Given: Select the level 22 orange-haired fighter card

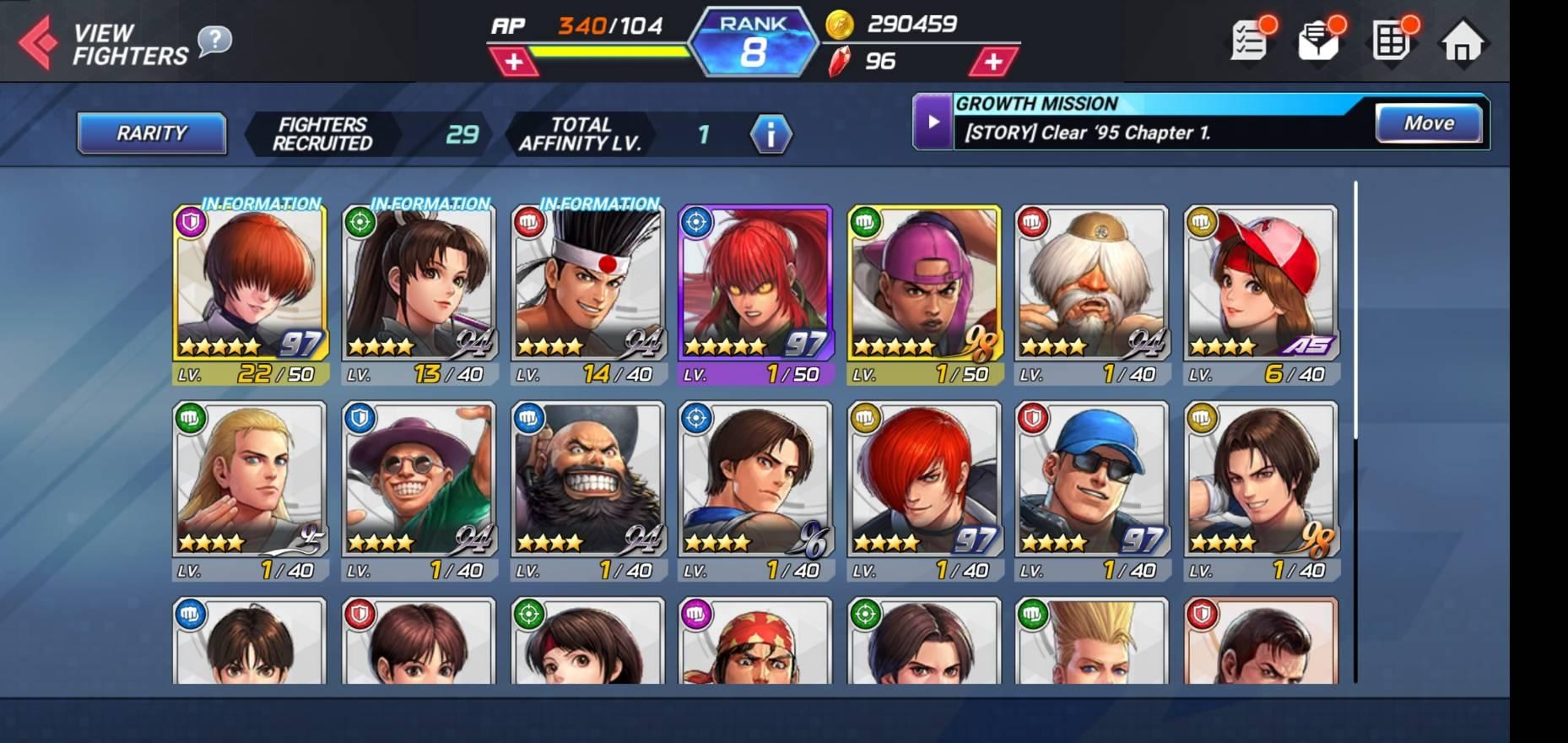Looking at the screenshot, I should pyautogui.click(x=250, y=287).
